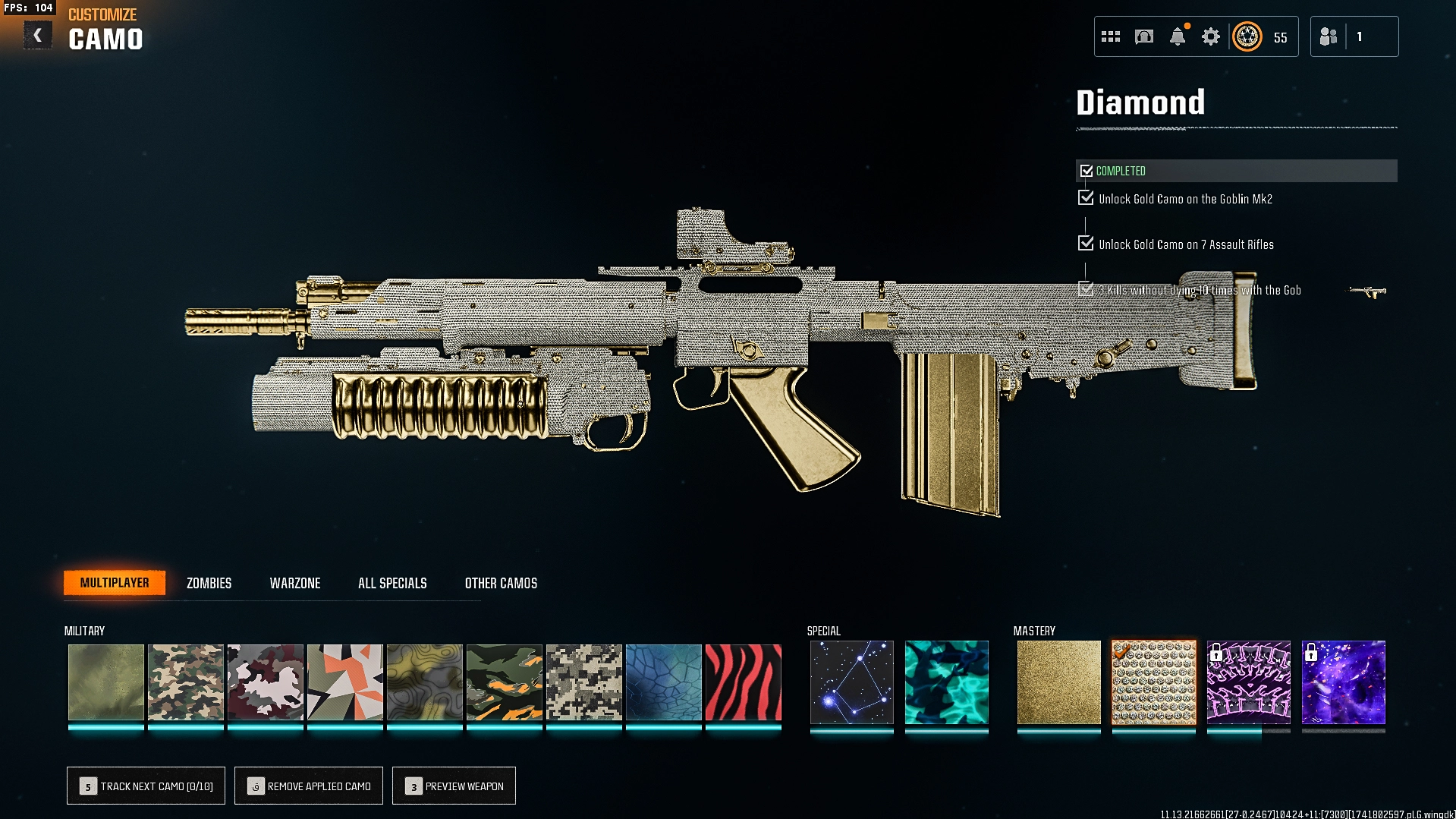Pick the Diamond mastery camo swatch
The image size is (1456, 819).
click(1153, 682)
